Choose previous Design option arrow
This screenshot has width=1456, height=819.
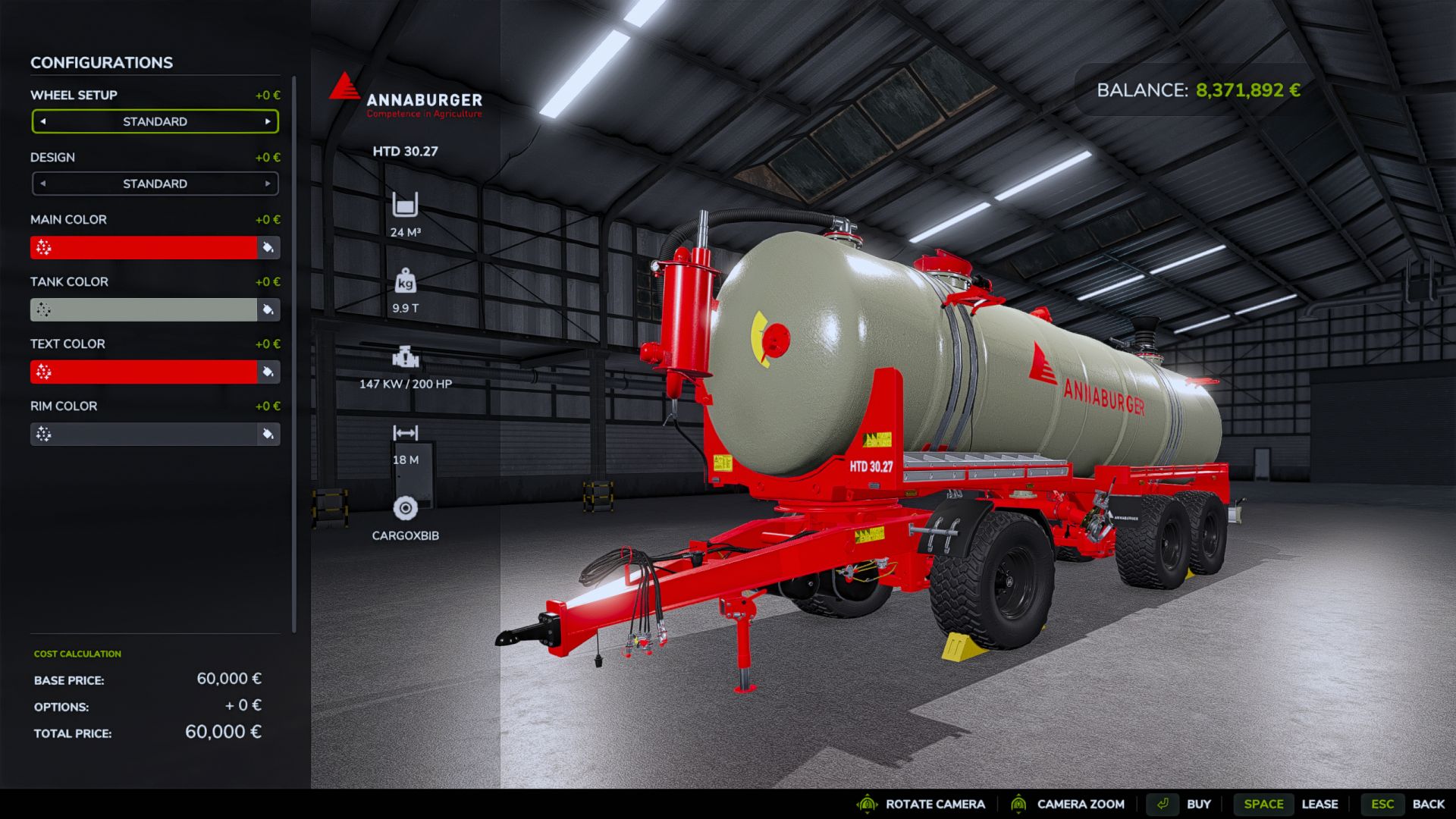43,184
